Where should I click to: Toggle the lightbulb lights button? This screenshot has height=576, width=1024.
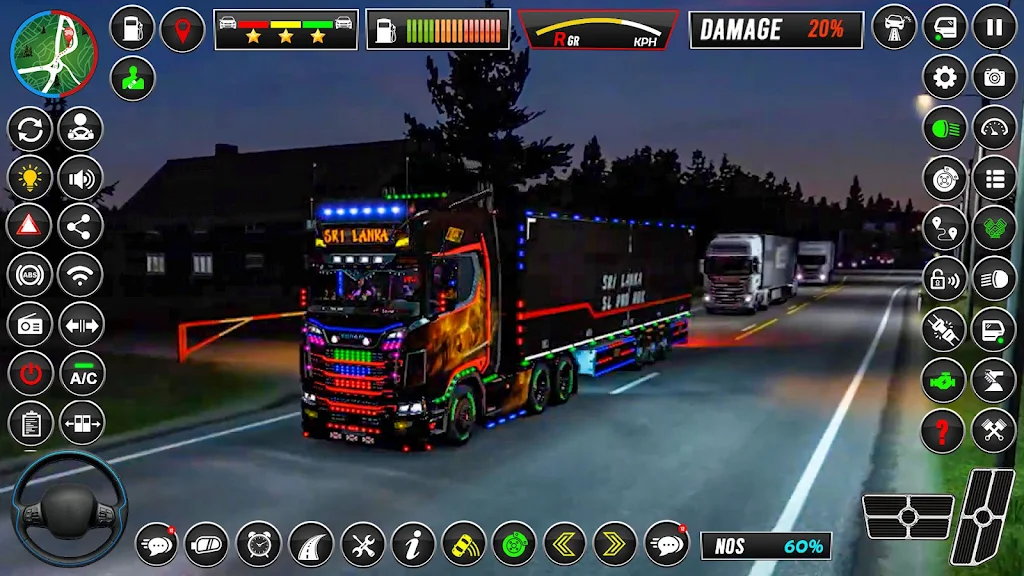30,178
